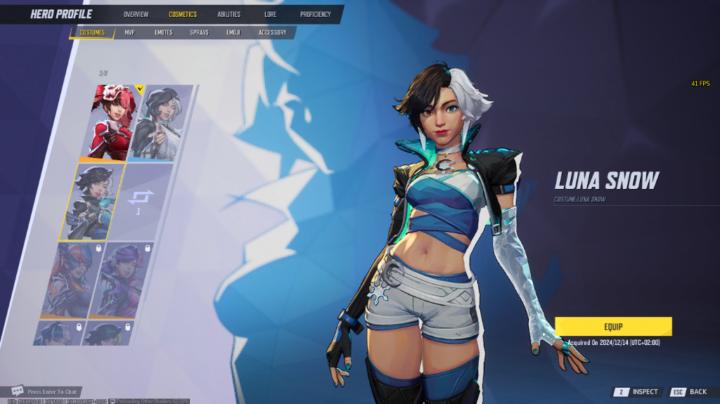This screenshot has height=404, width=720.
Task: Equip the Luna Snow costume
Action: pos(613,326)
